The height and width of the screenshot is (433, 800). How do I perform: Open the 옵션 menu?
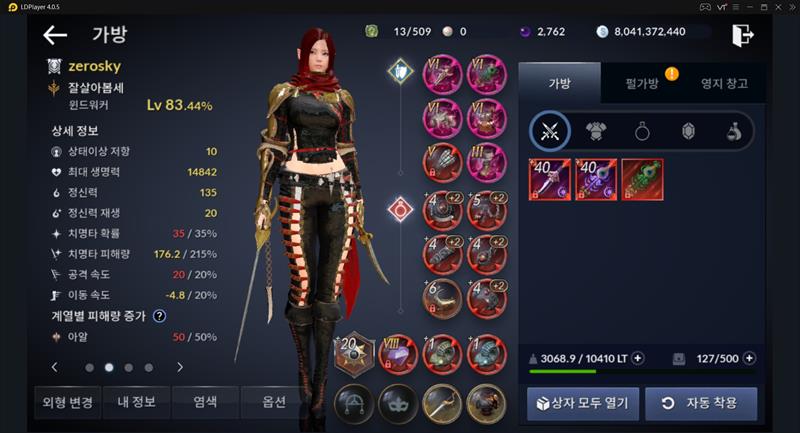(x=273, y=403)
